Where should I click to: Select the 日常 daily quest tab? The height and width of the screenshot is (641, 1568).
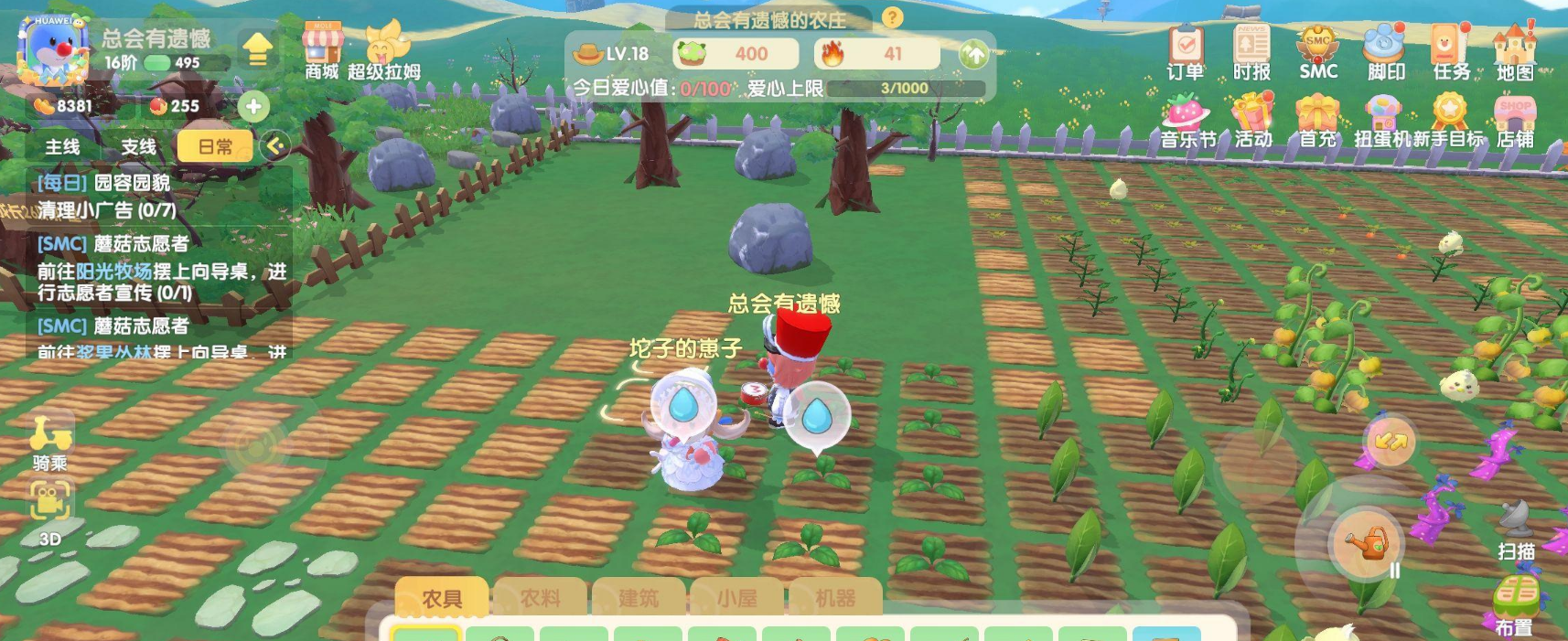(x=215, y=146)
